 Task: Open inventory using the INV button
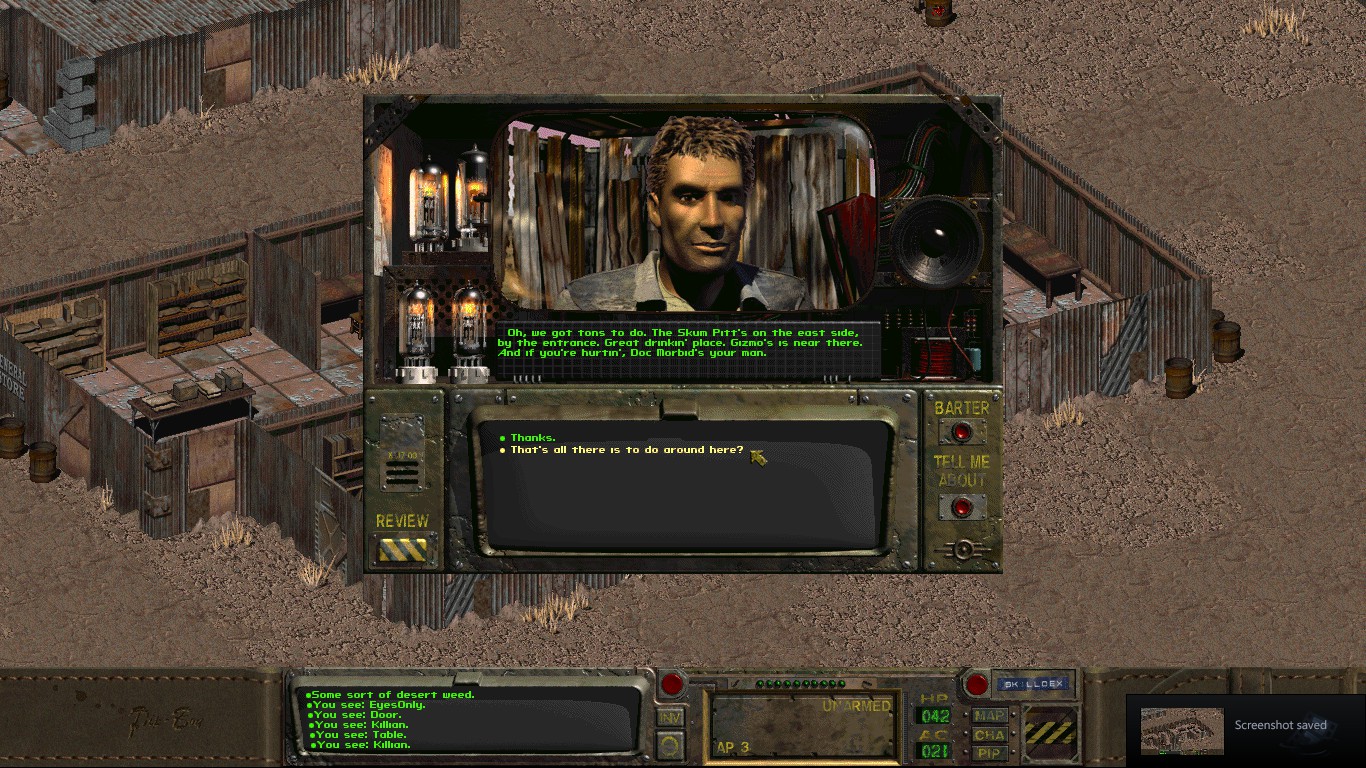(x=671, y=715)
